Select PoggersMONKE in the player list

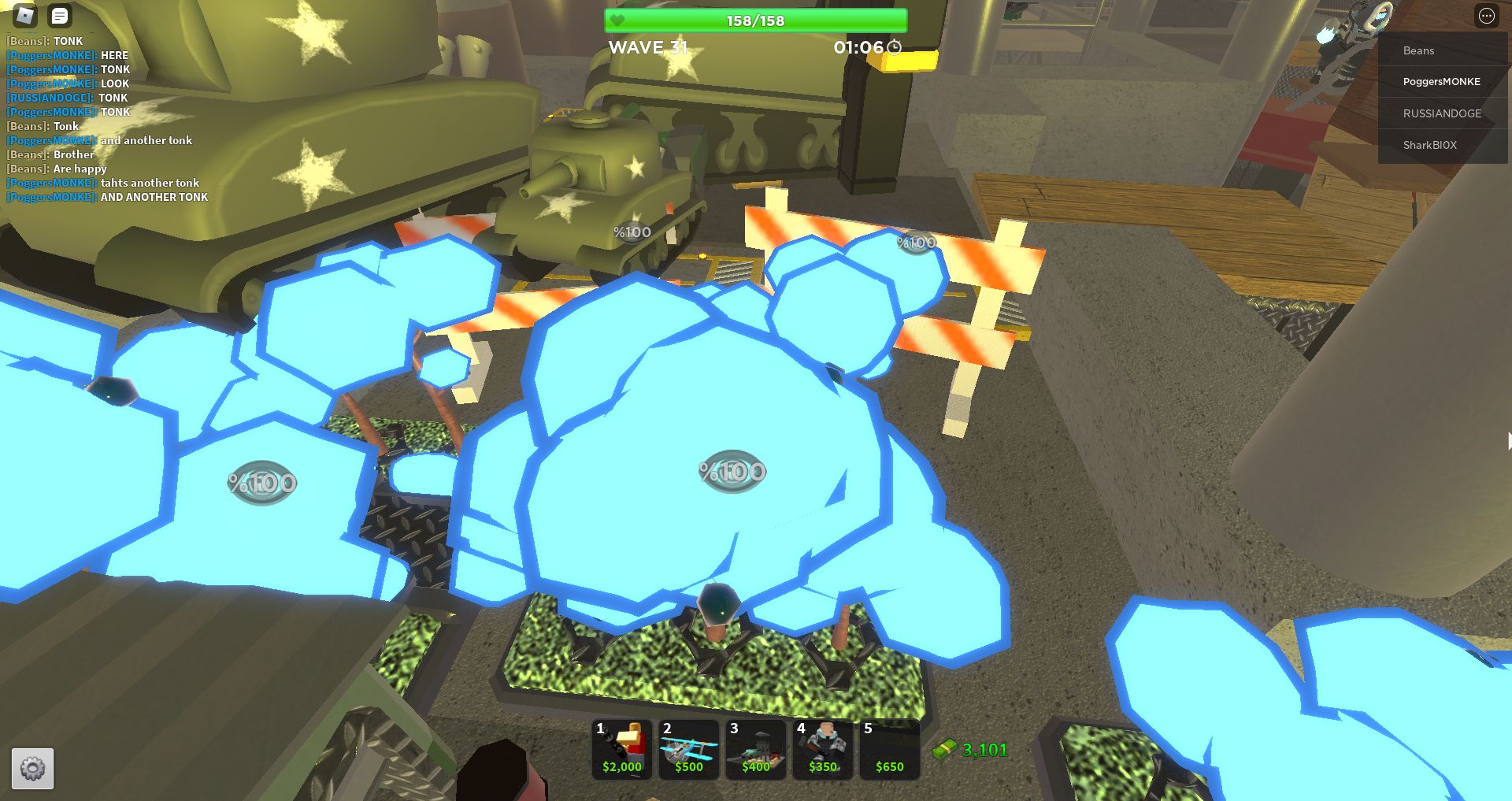click(x=1441, y=82)
